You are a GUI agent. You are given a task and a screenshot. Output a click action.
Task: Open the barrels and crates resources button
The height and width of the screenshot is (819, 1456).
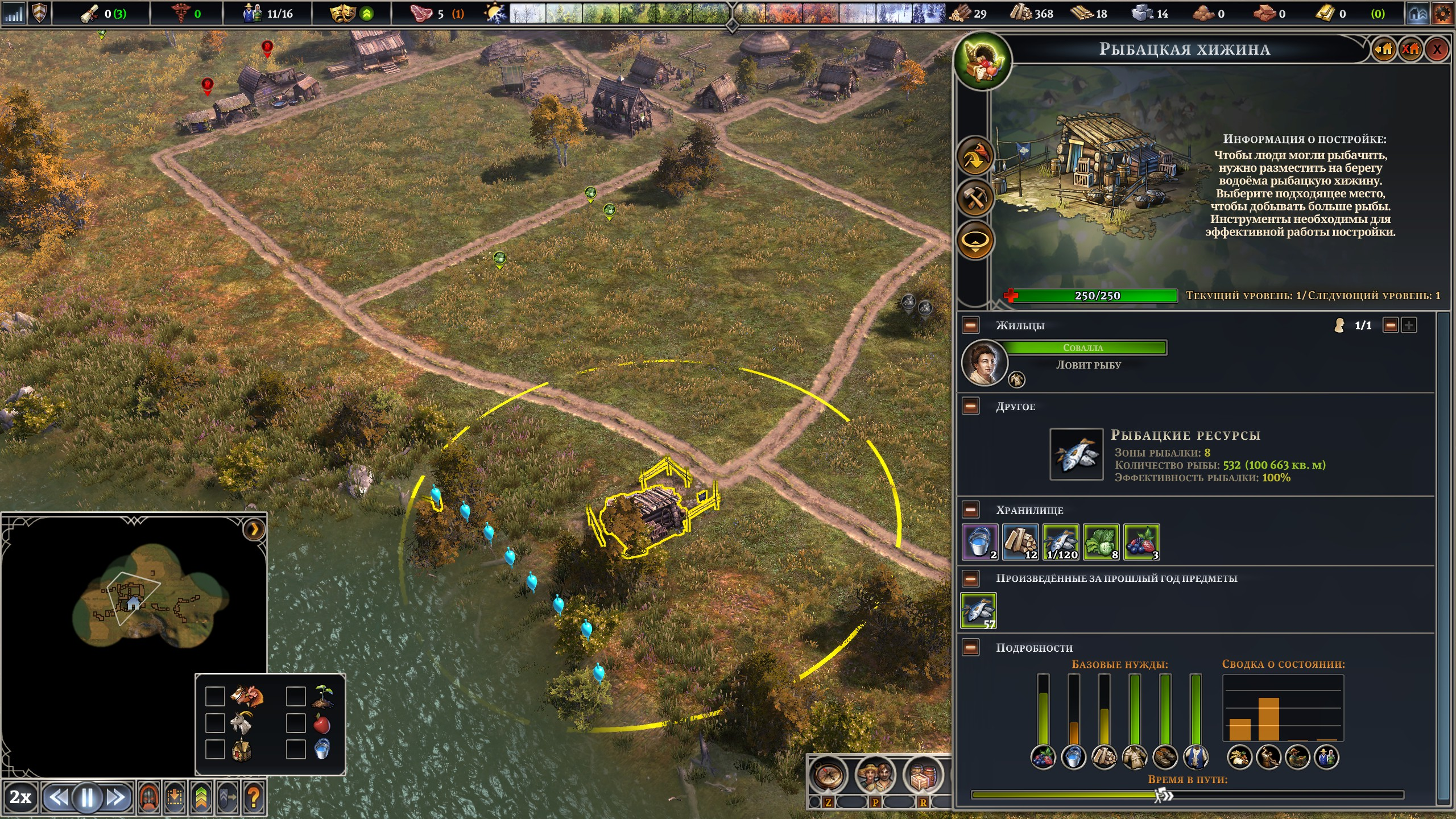922,775
